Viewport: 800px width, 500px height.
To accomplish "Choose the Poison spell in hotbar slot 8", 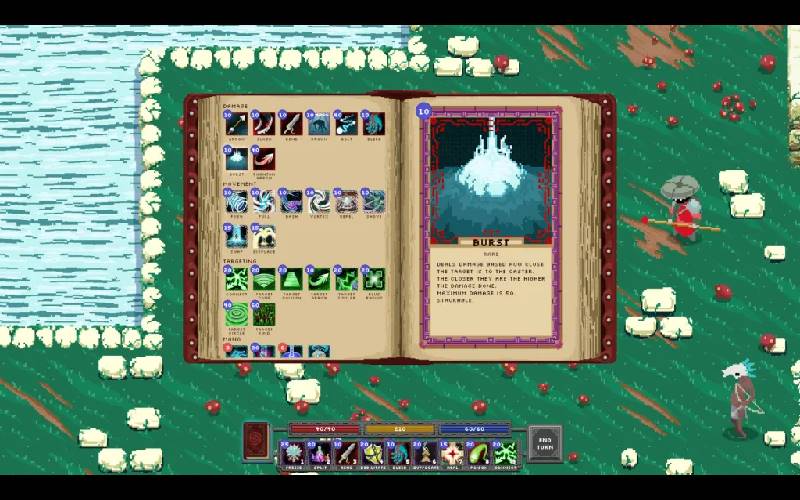I will (479, 454).
